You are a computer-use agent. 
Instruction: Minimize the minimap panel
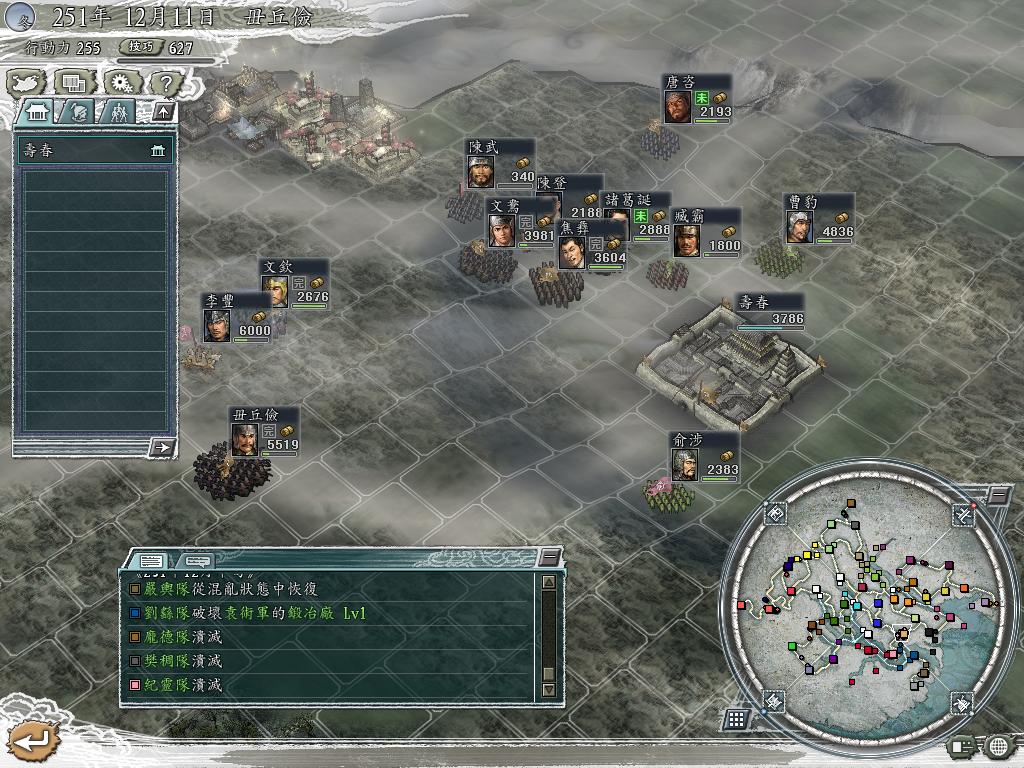coord(998,496)
